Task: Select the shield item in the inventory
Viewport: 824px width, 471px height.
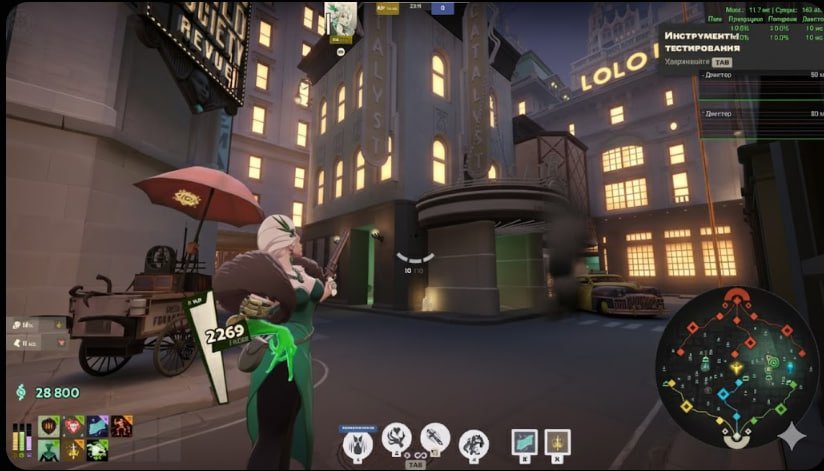Action: coord(49,427)
